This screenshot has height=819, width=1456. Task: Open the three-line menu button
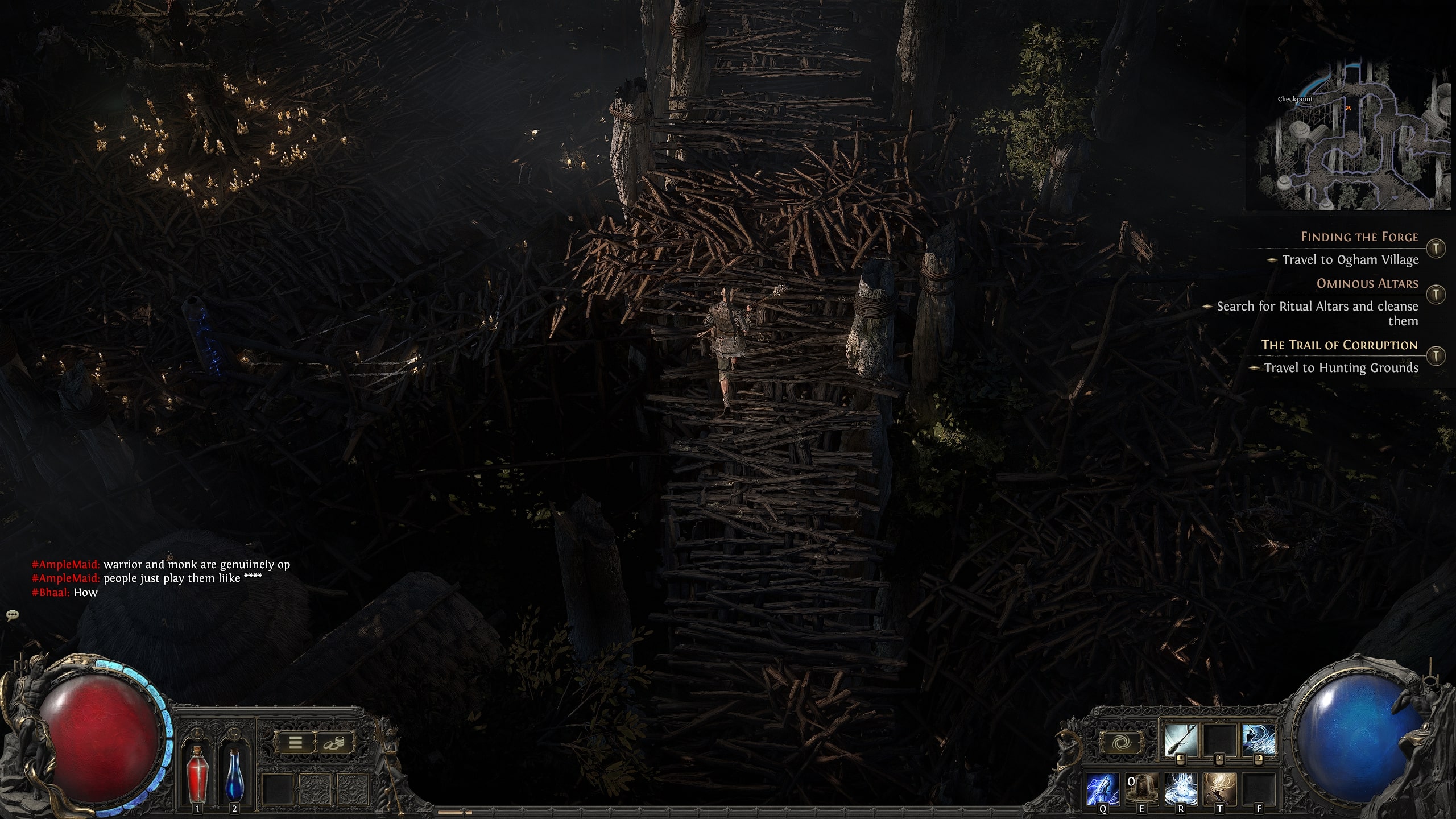pyautogui.click(x=295, y=742)
